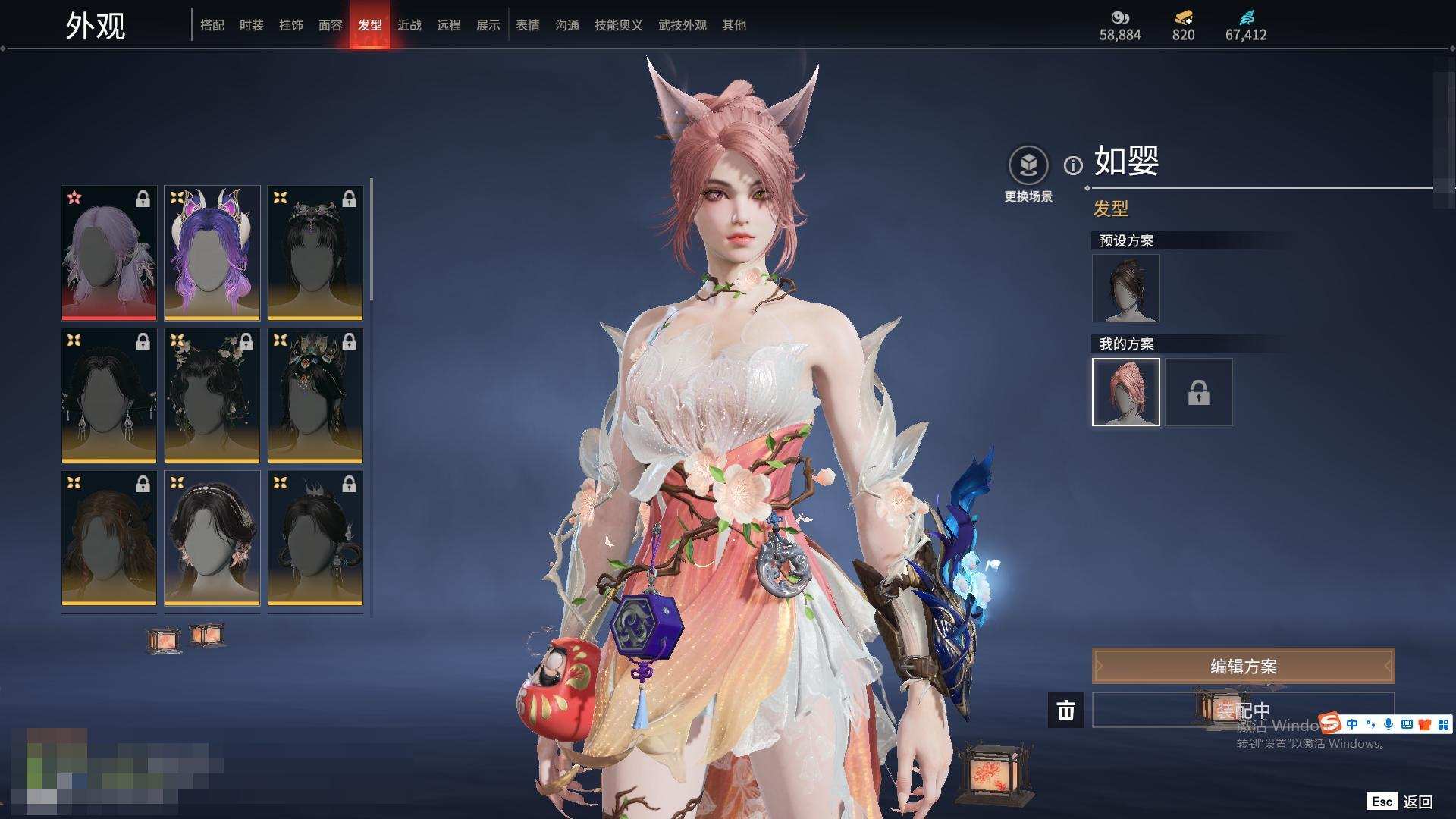
Task: Choose the pink hair in 我的方案
Action: (x=1125, y=392)
